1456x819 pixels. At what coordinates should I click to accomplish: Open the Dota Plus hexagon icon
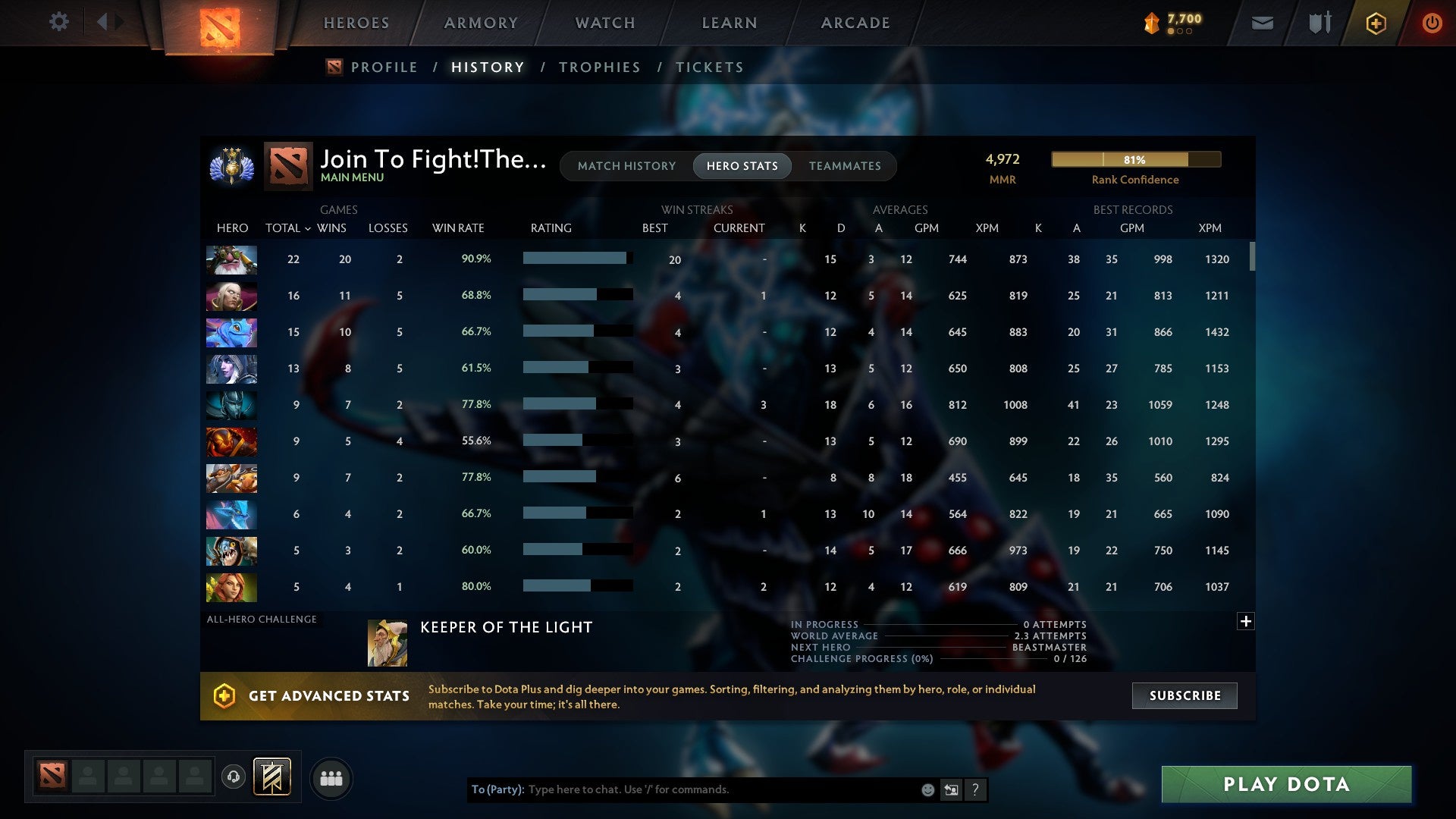[x=1376, y=23]
